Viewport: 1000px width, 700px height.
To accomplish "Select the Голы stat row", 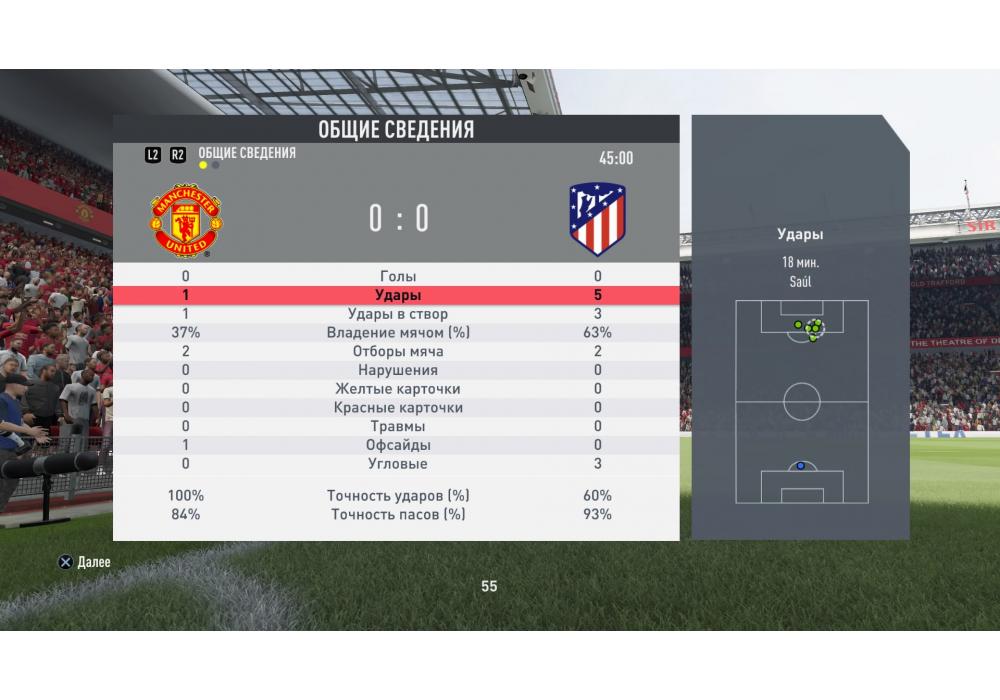I will (x=397, y=277).
